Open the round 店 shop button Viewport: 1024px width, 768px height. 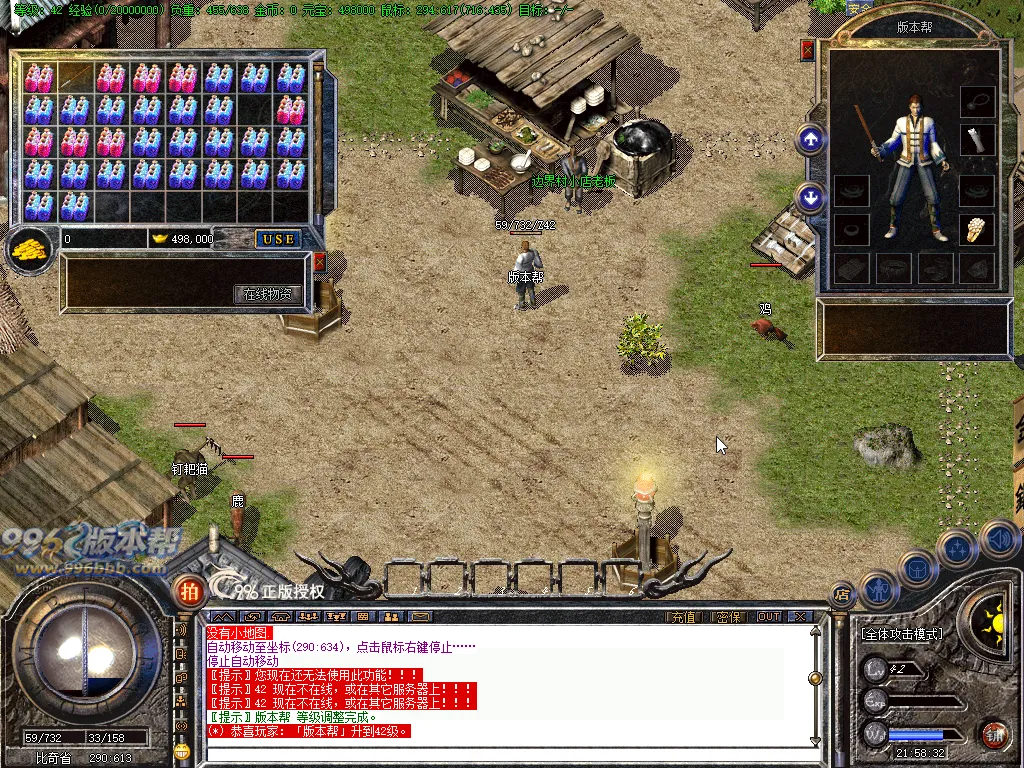coord(842,593)
